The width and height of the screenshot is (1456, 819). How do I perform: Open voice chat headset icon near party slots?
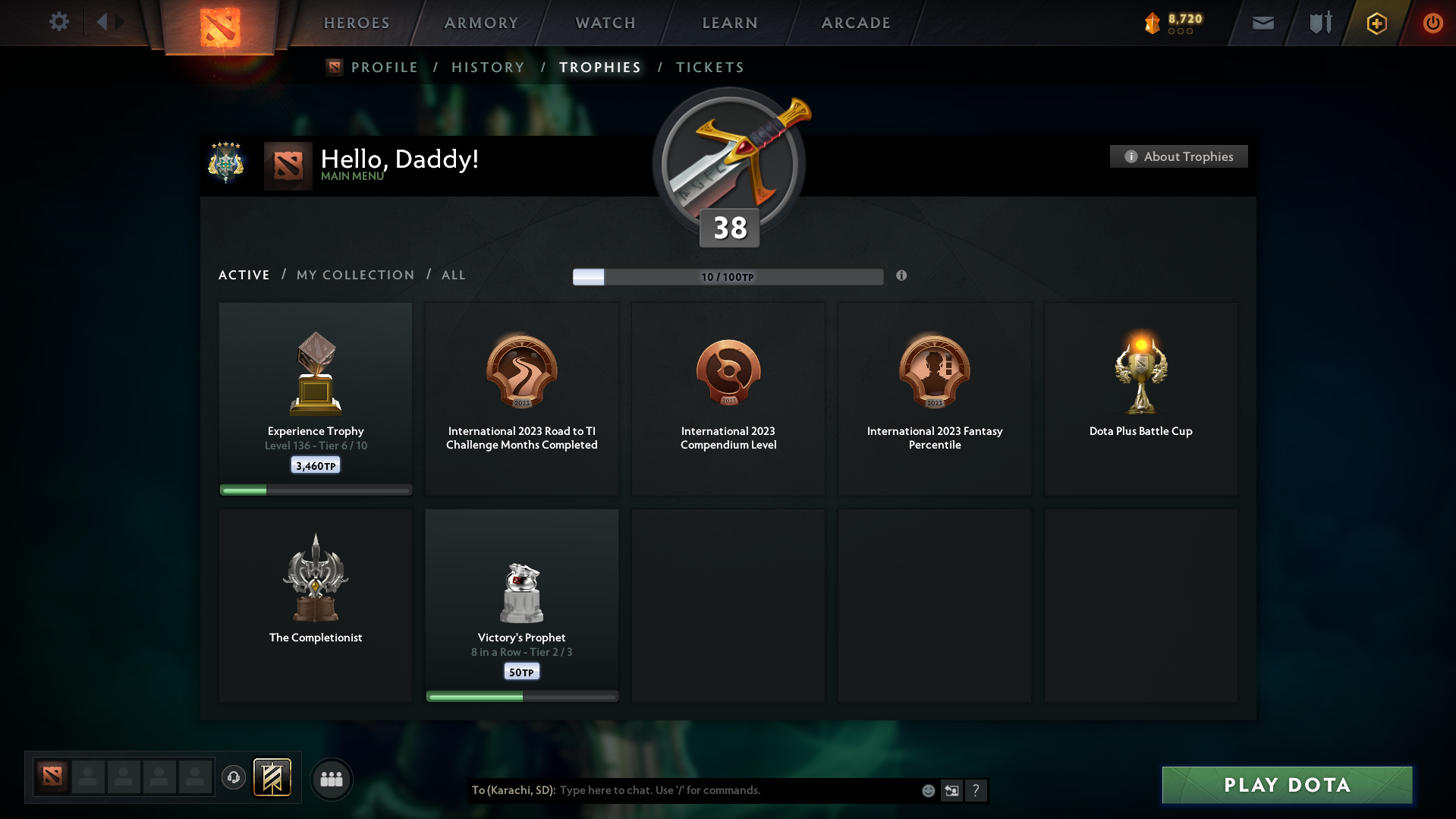click(233, 778)
